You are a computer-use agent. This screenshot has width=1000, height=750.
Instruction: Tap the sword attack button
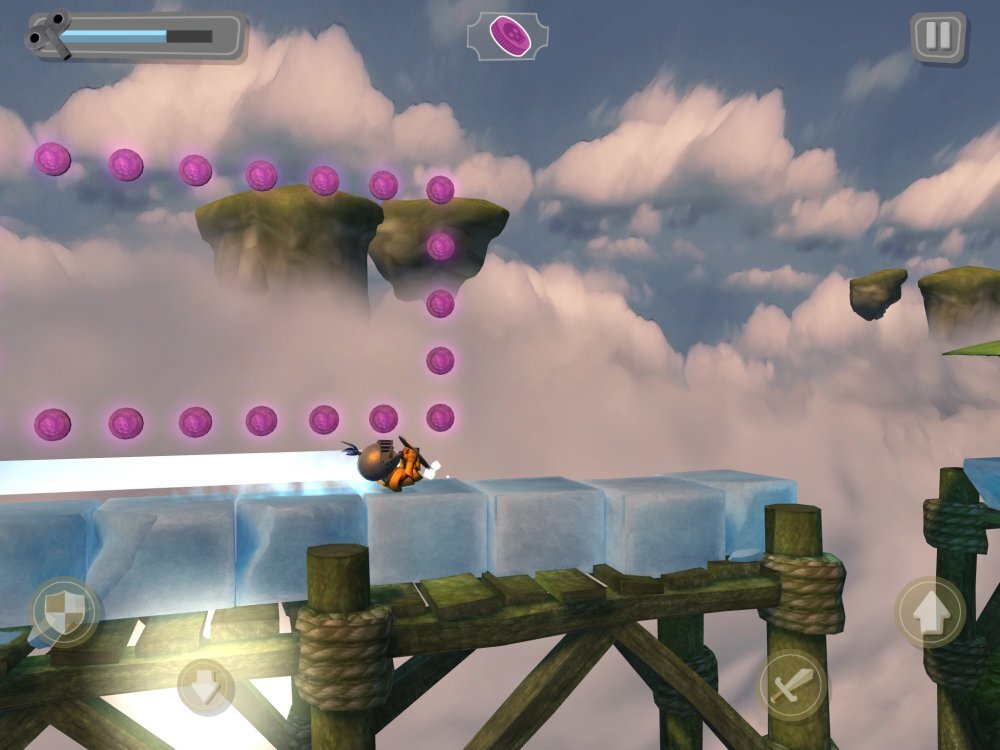(792, 686)
